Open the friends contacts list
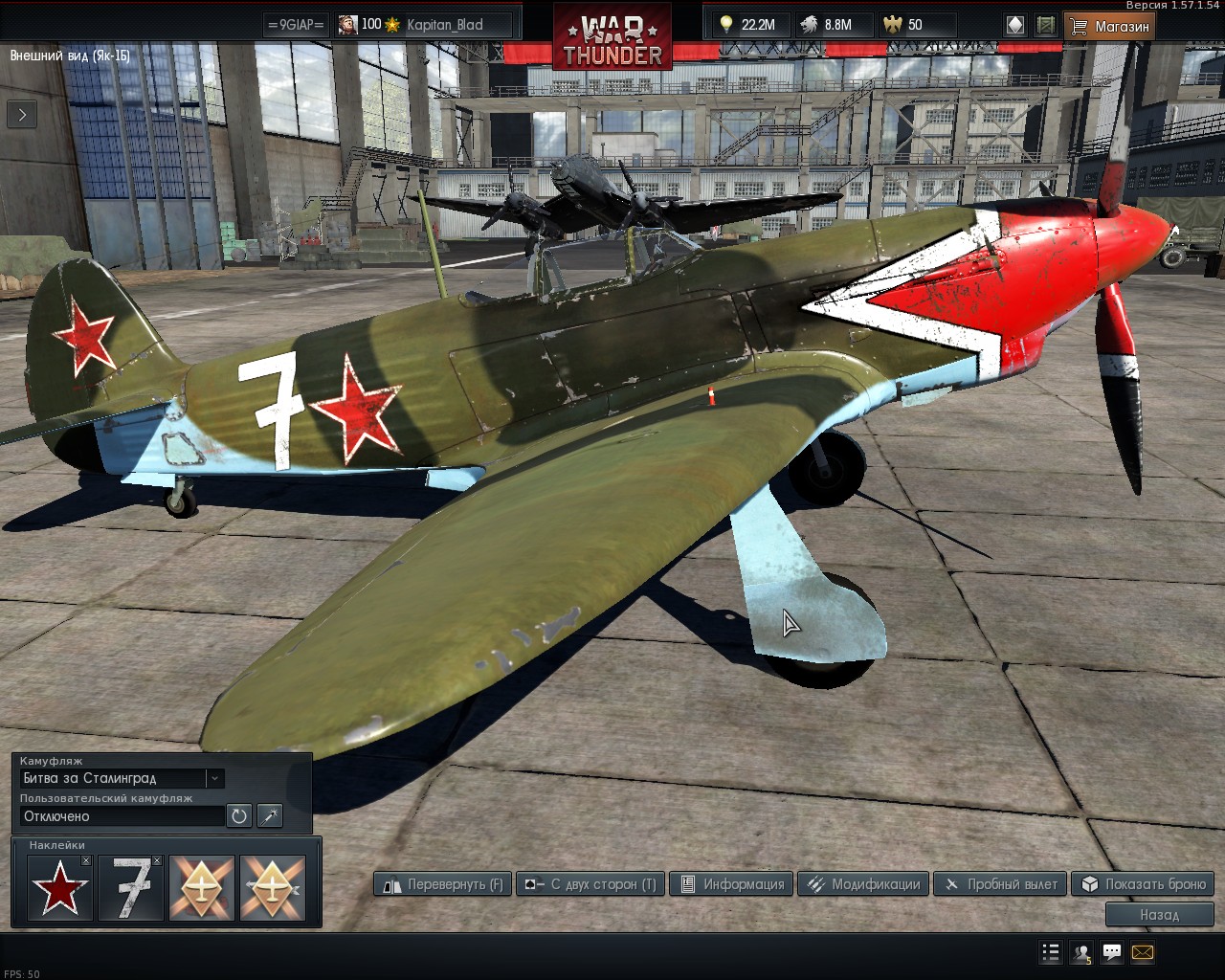The image size is (1225, 980). pyautogui.click(x=1081, y=952)
